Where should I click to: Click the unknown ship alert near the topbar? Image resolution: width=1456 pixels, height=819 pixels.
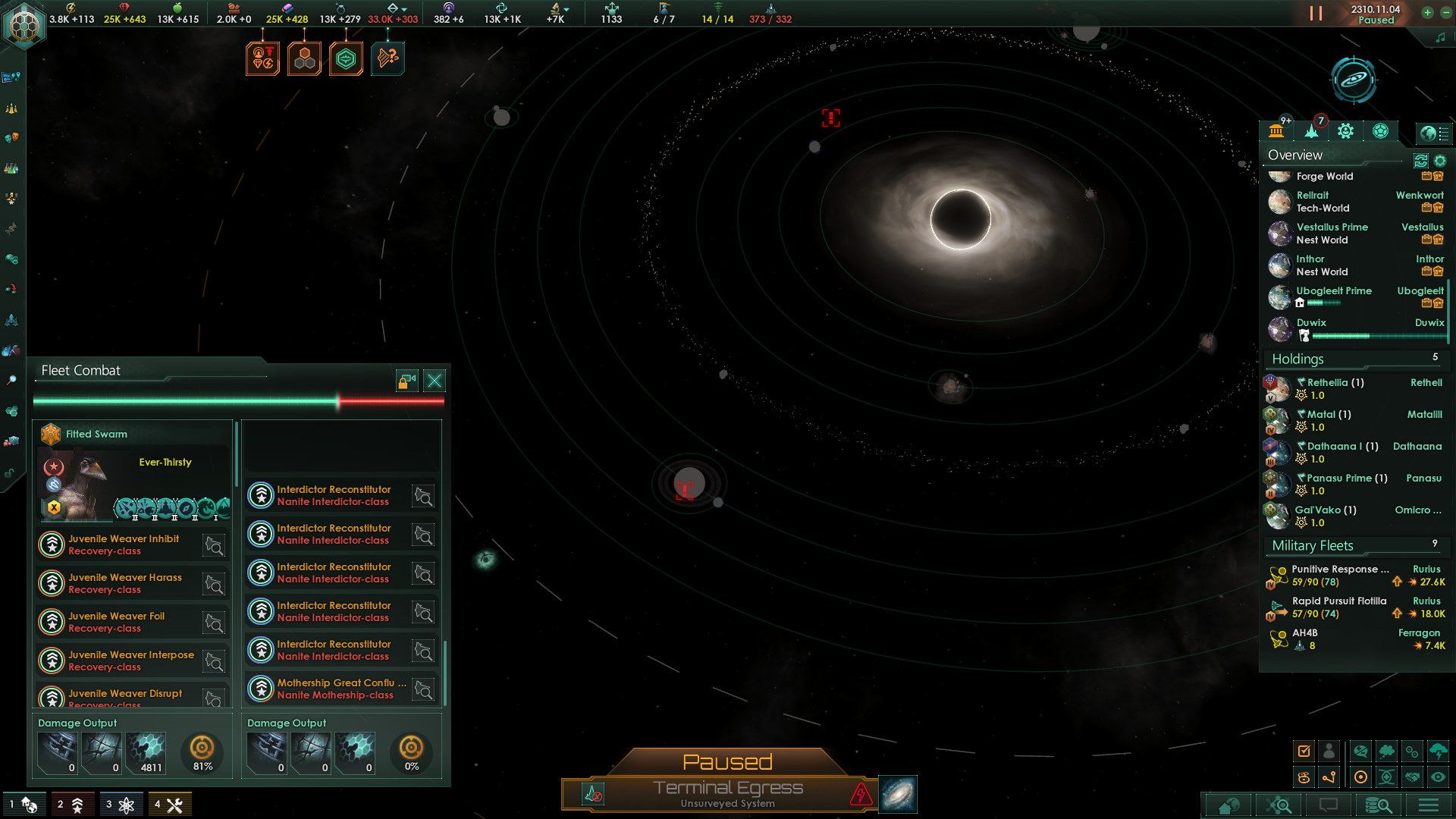(388, 58)
